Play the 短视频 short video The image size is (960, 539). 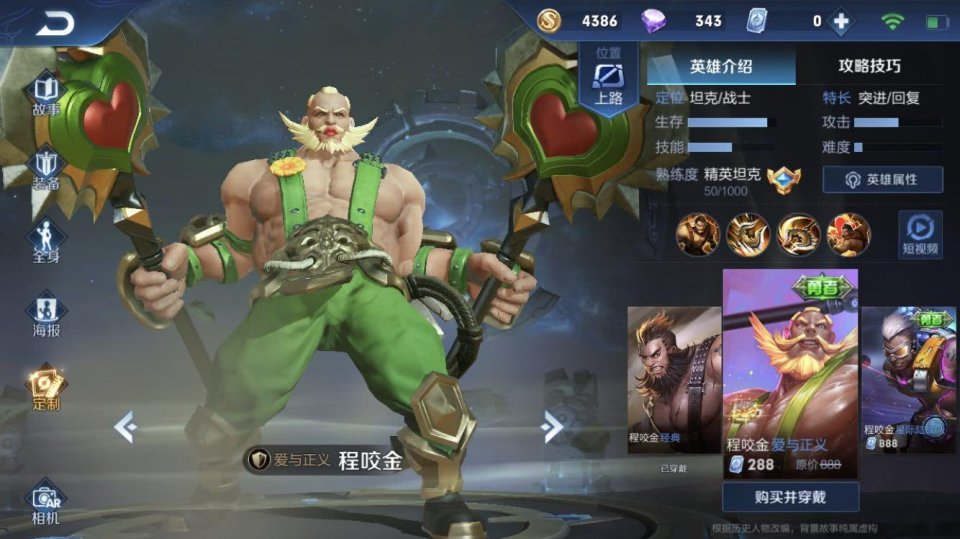click(919, 233)
